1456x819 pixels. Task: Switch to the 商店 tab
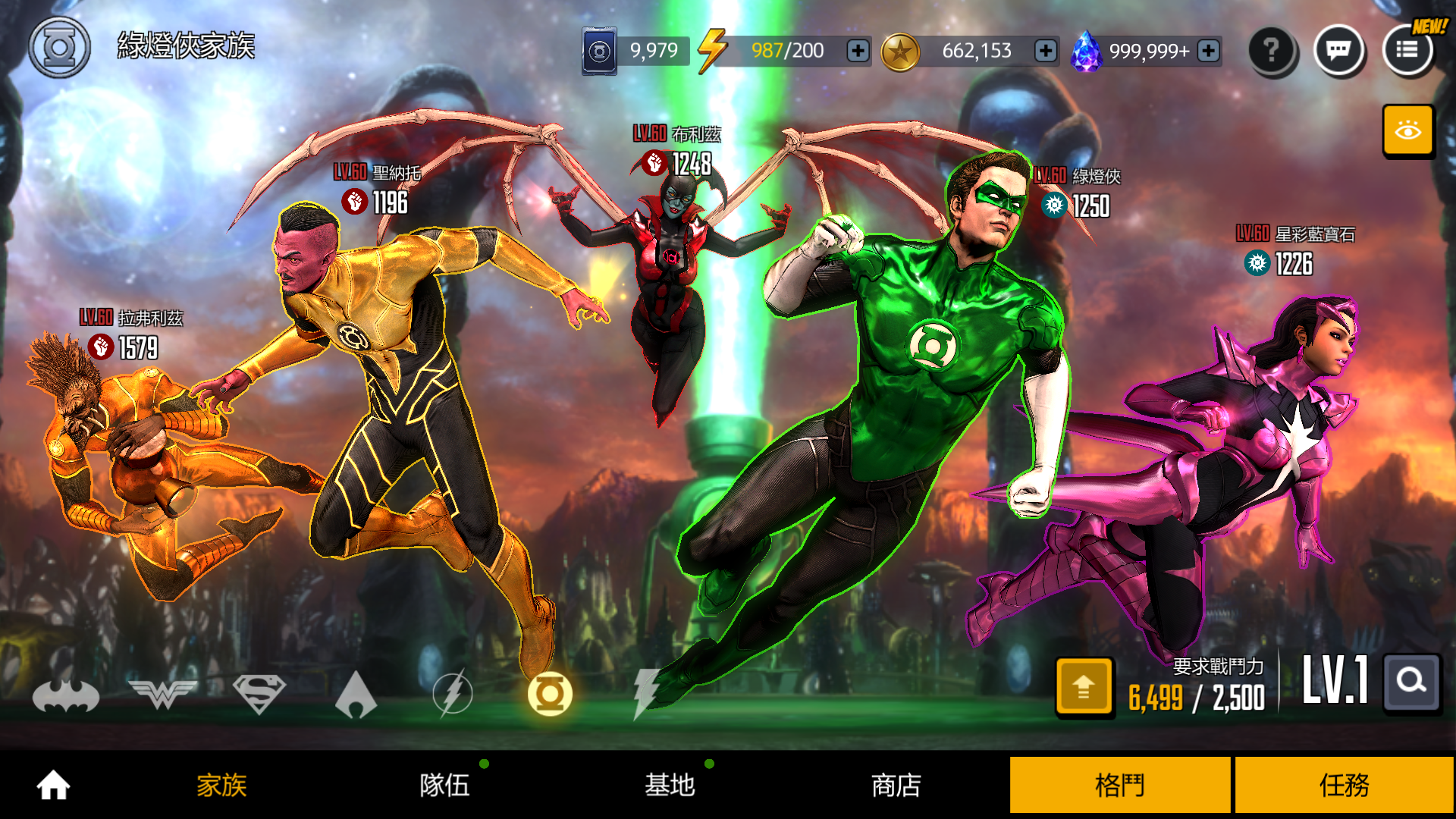point(897,786)
